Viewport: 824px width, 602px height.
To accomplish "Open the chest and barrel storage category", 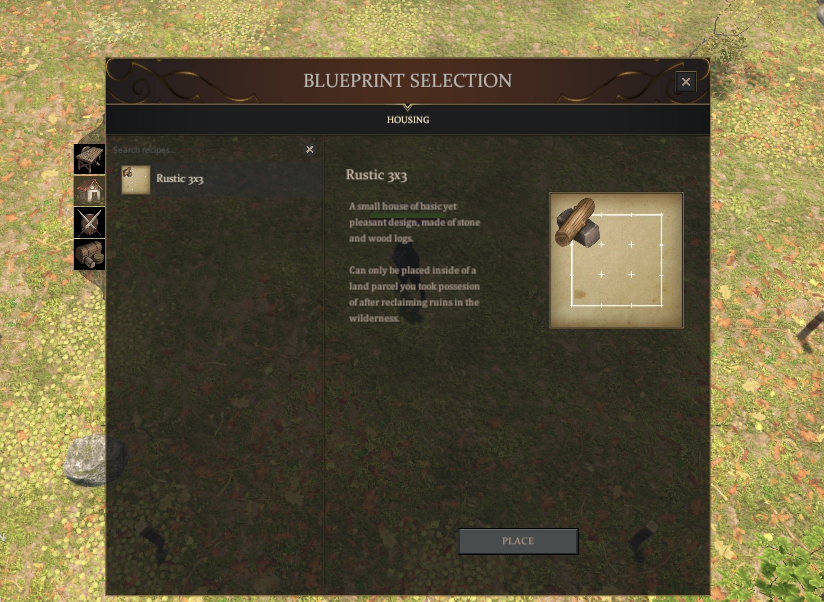I will point(89,254).
